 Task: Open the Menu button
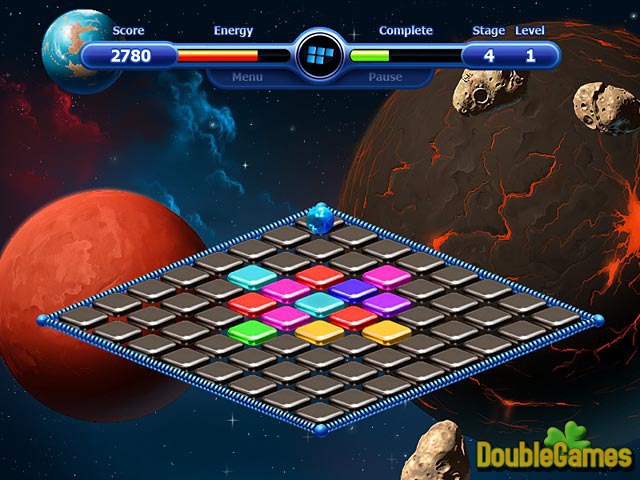(248, 77)
